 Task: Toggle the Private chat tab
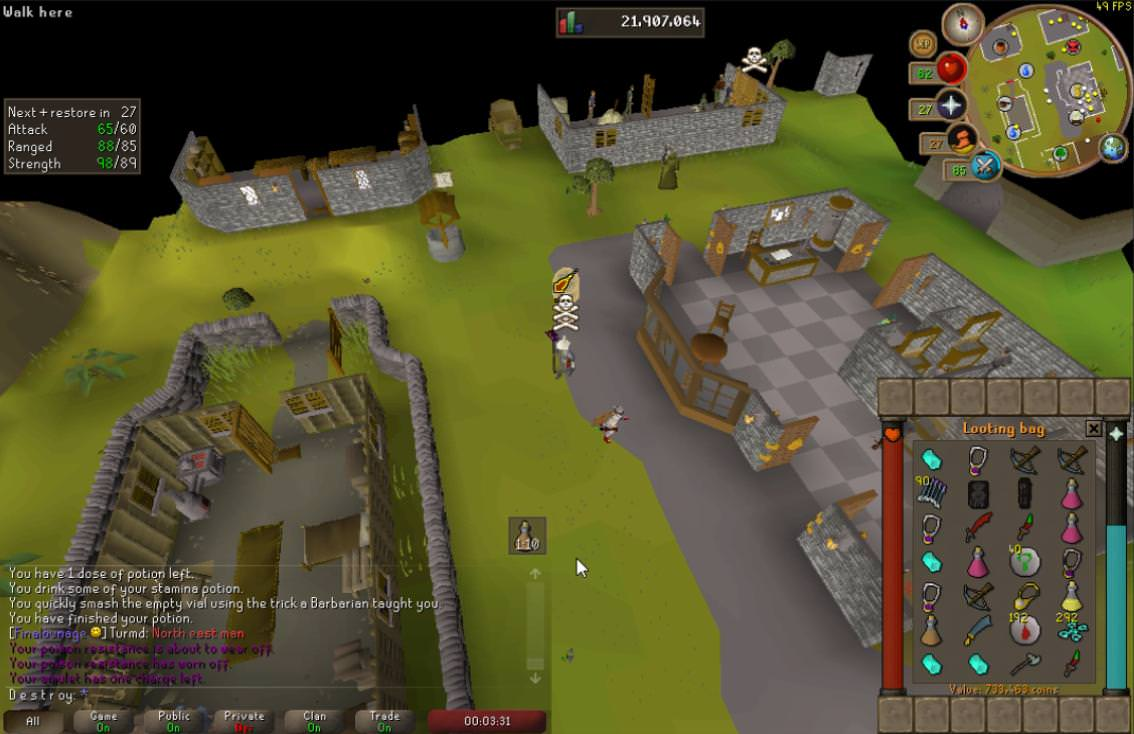coord(244,721)
